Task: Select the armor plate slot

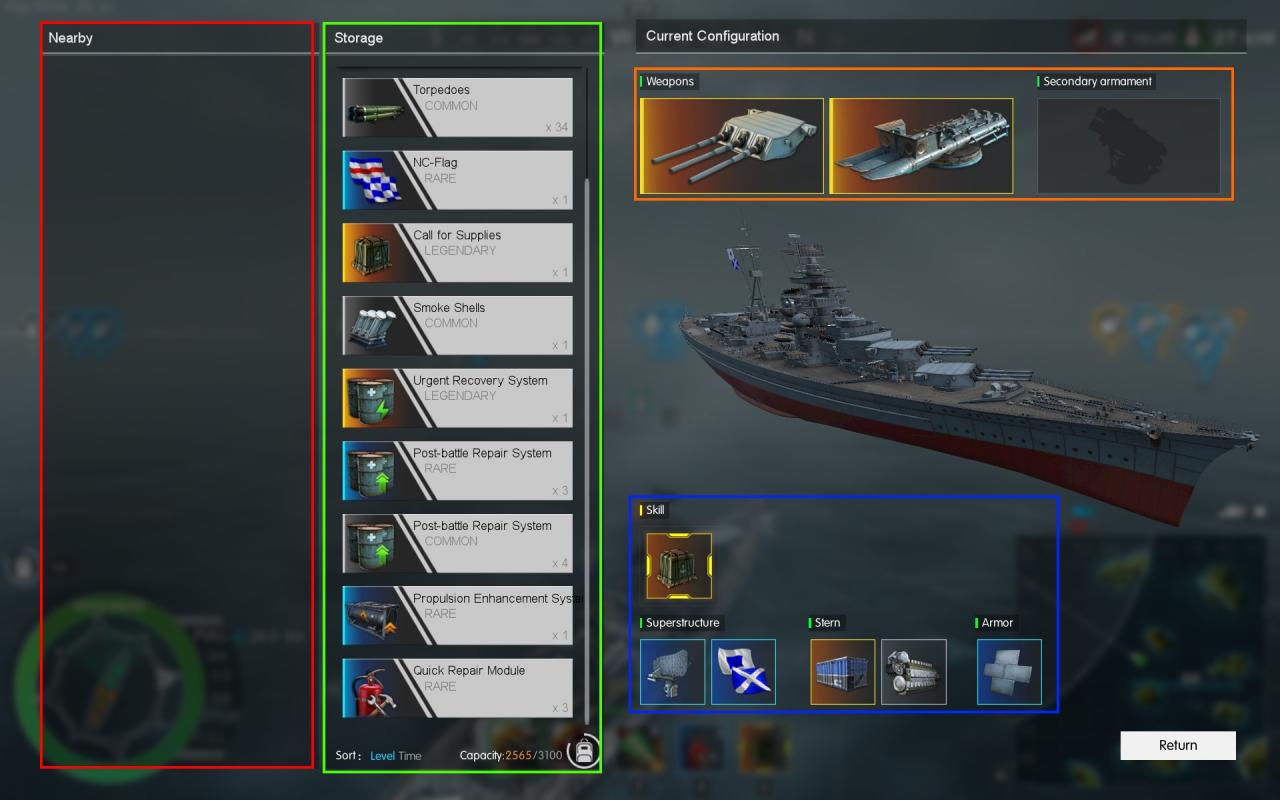Action: (1009, 672)
